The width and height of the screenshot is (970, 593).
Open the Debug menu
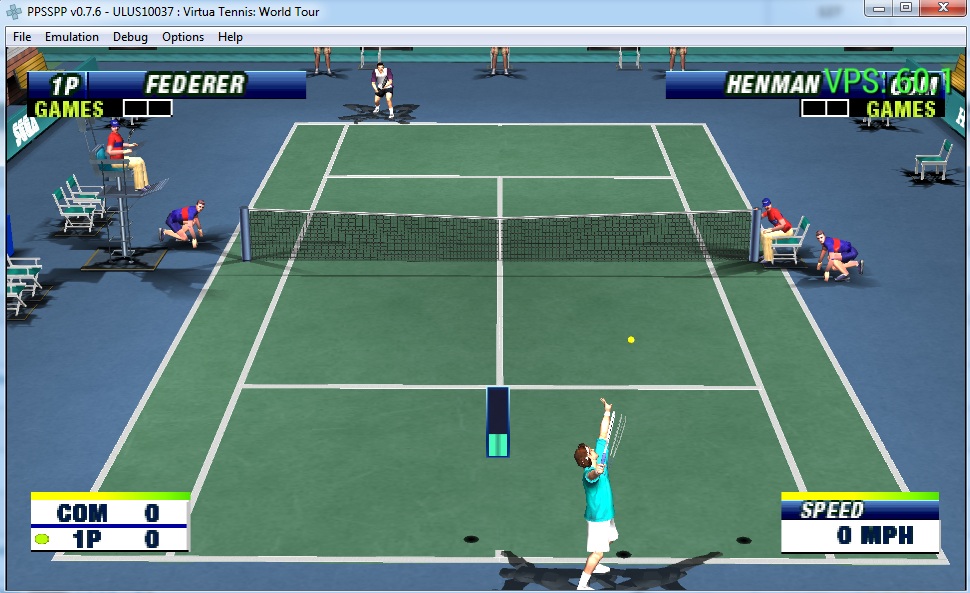point(130,37)
